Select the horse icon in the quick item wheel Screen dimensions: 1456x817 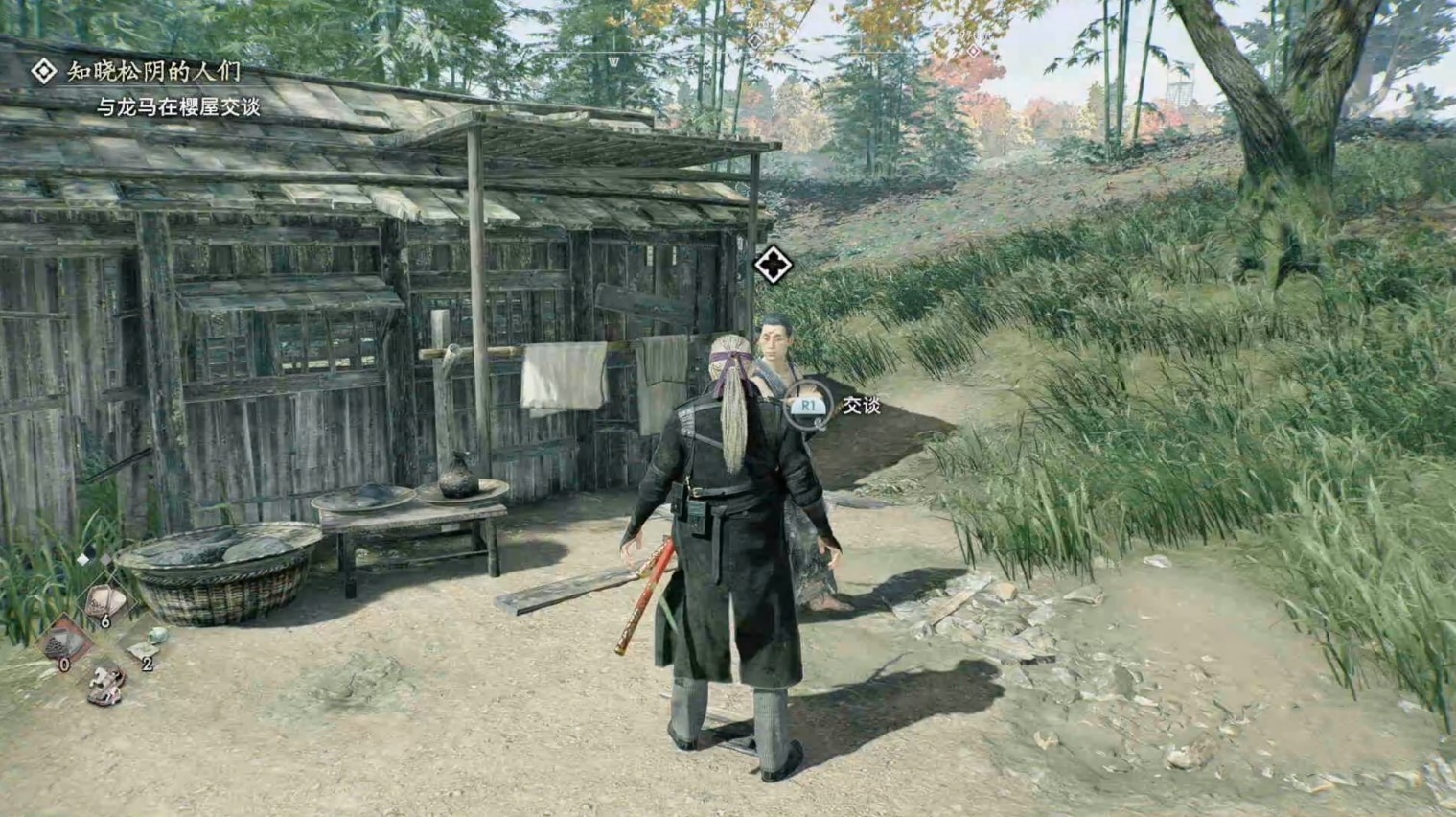[105, 684]
